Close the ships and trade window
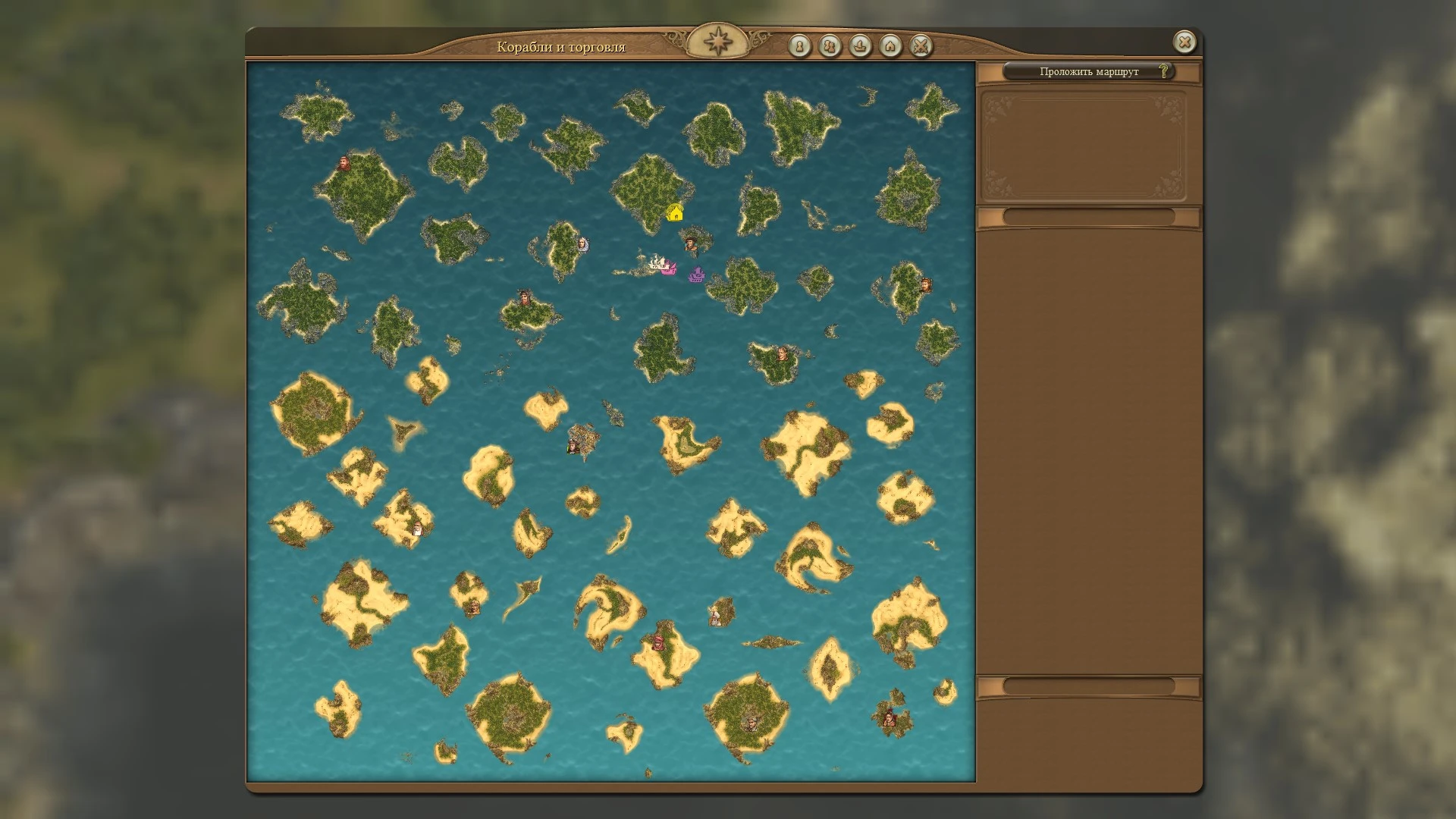This screenshot has width=1456, height=819. click(x=1185, y=42)
